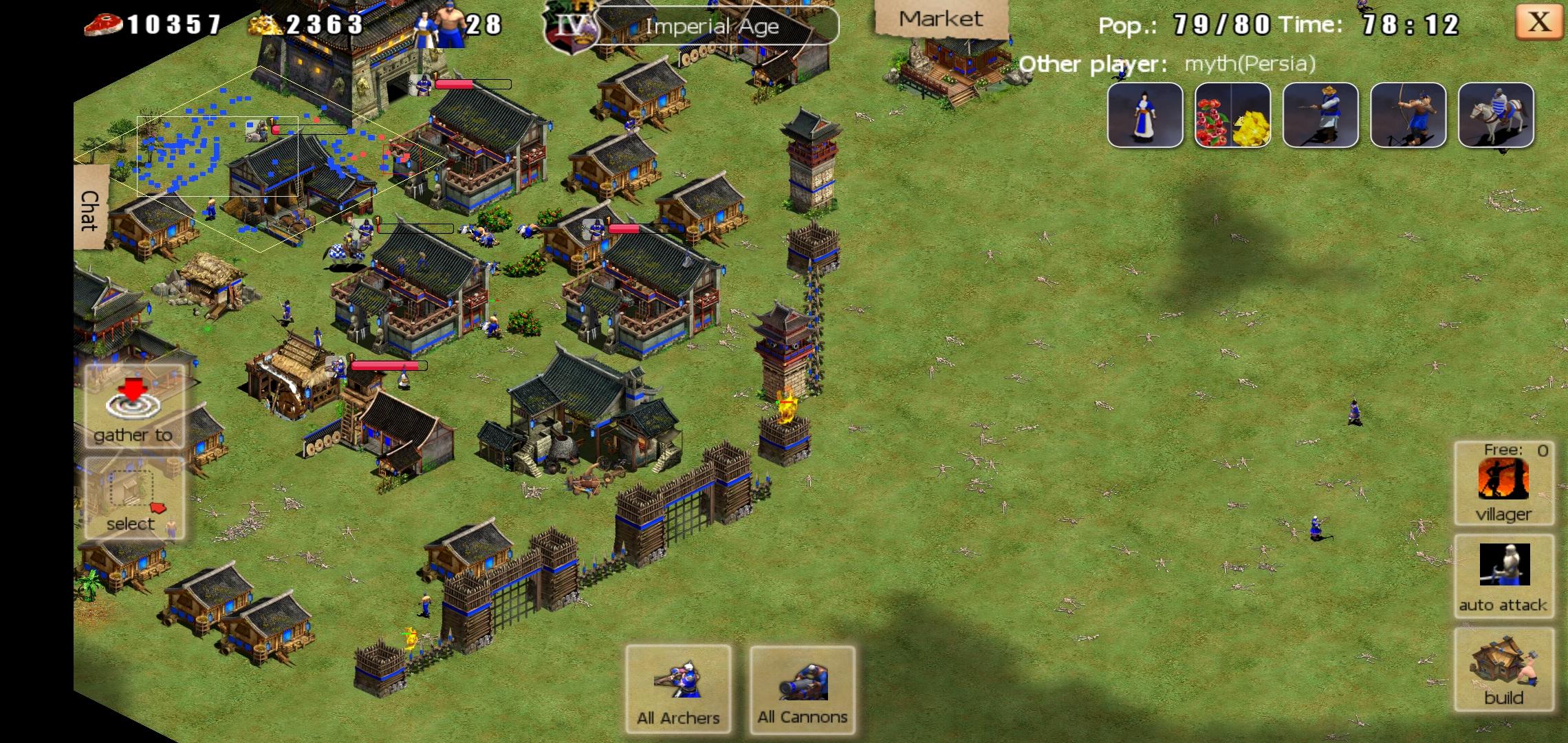Choose the free villager button
Screen dimensions: 1568x743
(1503, 483)
